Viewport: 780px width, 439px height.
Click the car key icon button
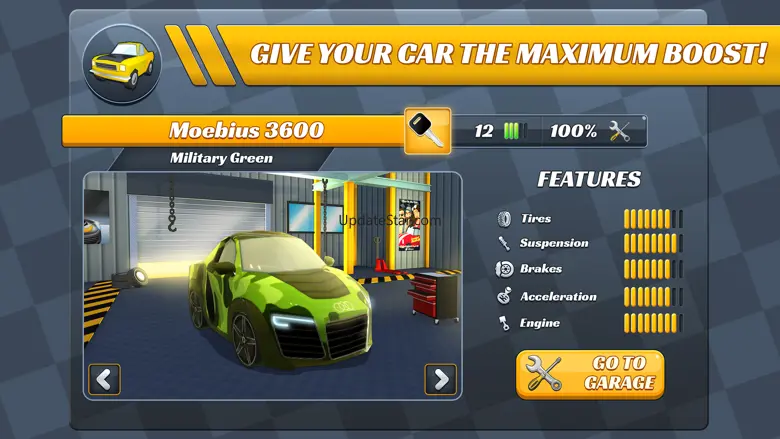(x=427, y=131)
